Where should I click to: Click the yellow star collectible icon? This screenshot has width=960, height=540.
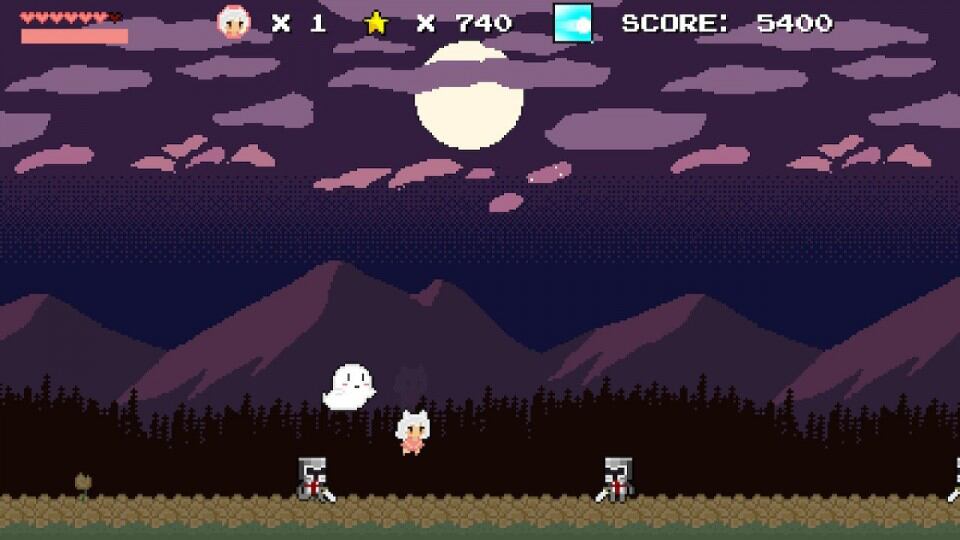click(x=376, y=23)
